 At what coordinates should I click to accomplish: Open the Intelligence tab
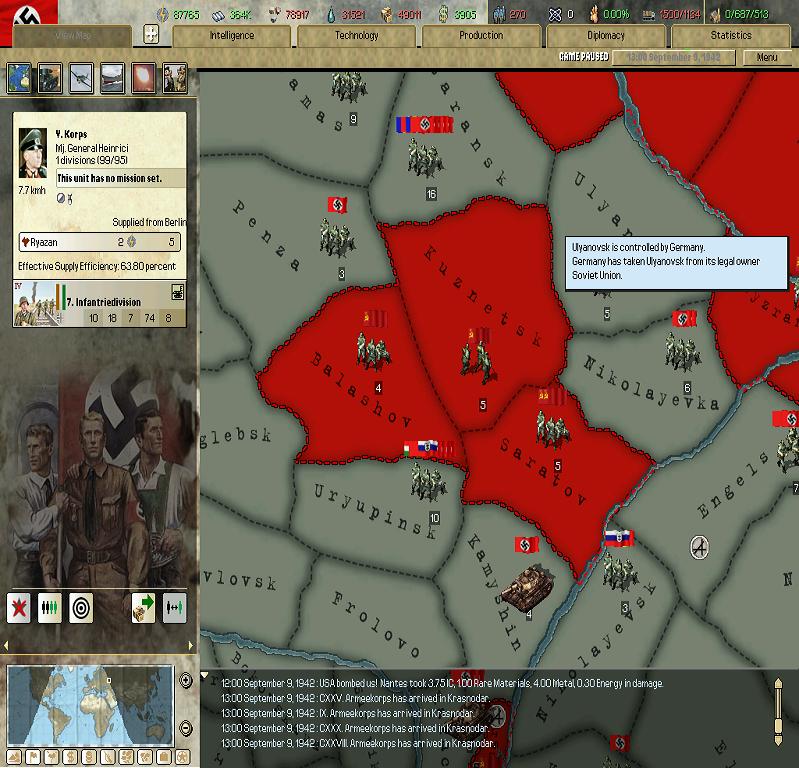coord(231,35)
